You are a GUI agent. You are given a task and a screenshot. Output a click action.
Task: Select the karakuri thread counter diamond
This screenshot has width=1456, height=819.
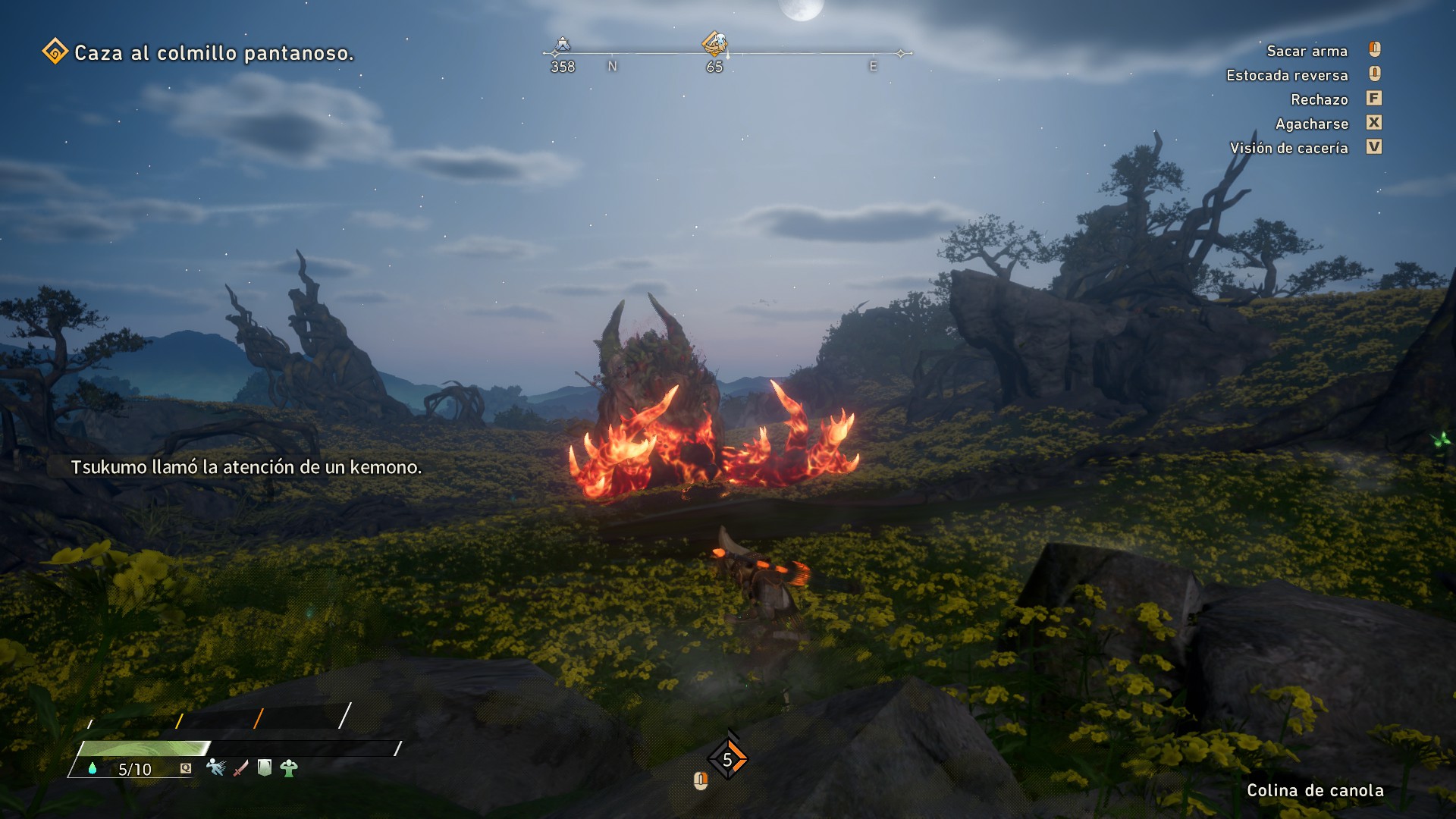click(727, 759)
